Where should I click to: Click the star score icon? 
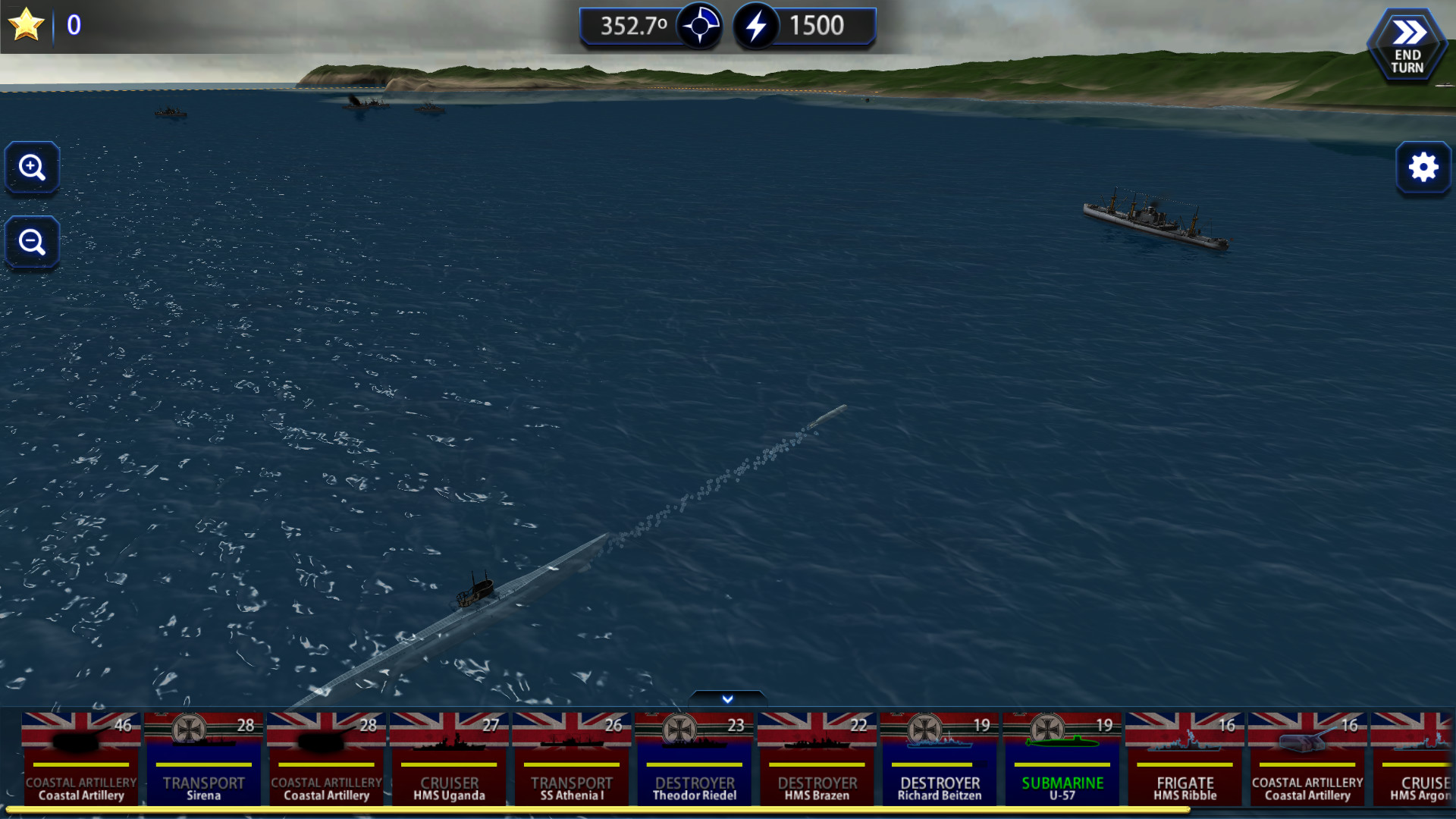point(25,25)
